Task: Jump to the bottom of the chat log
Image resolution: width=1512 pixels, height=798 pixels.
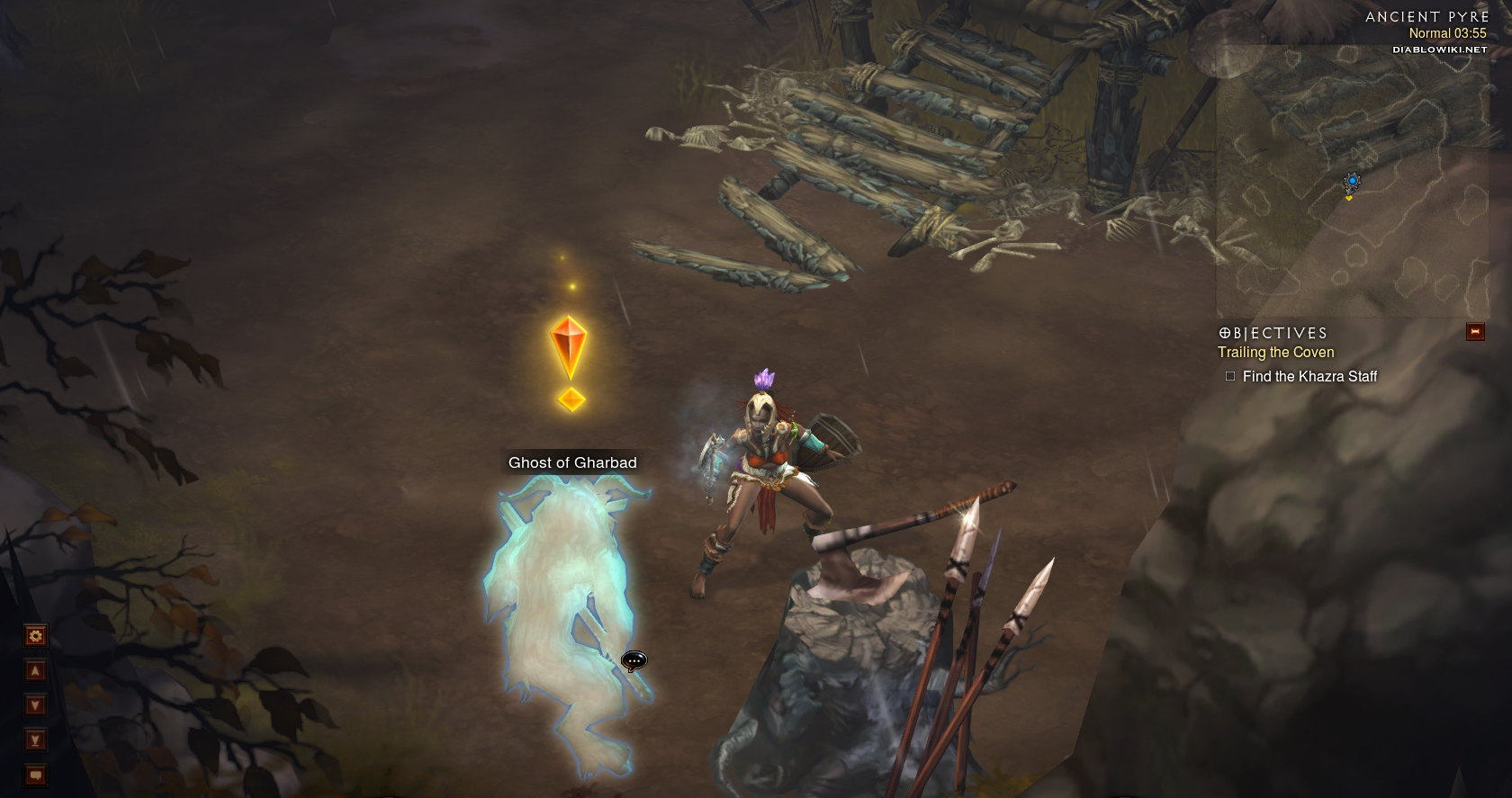Action: coord(35,740)
